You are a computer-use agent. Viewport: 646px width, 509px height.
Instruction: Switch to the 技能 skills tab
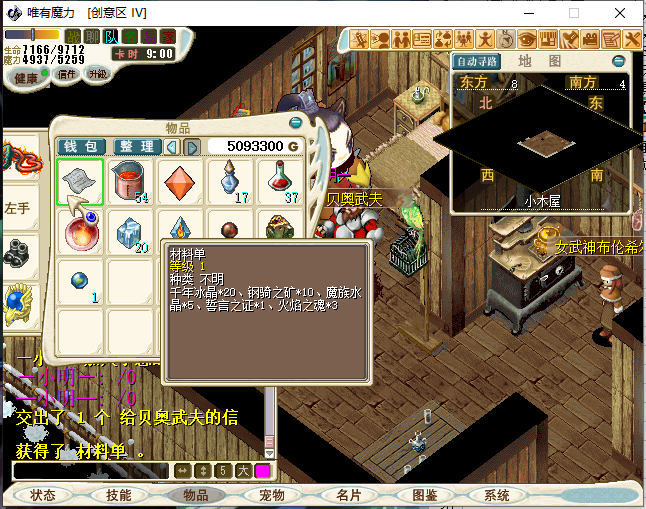pyautogui.click(x=119, y=495)
